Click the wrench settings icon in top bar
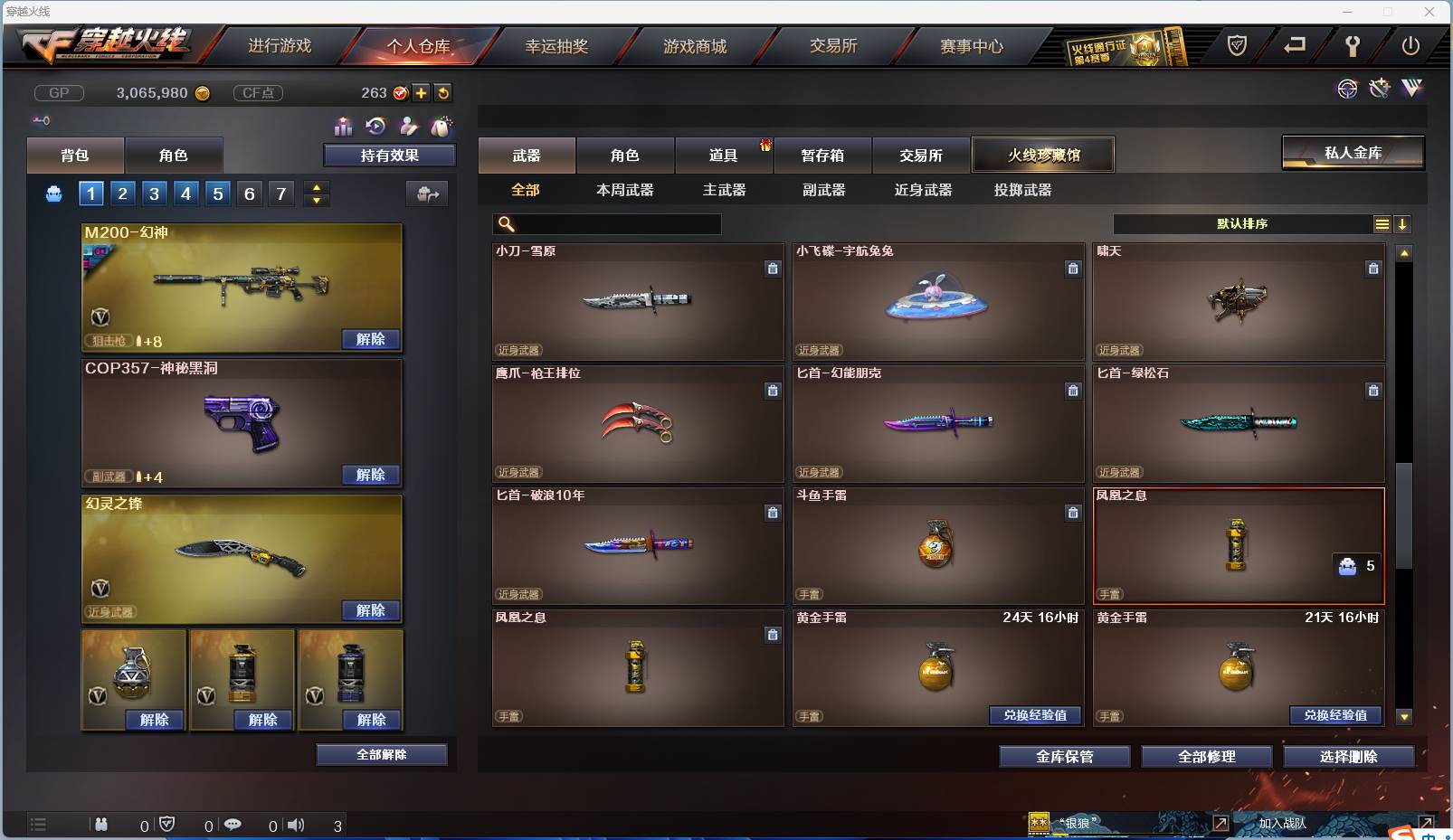This screenshot has width=1453, height=840. (1353, 46)
